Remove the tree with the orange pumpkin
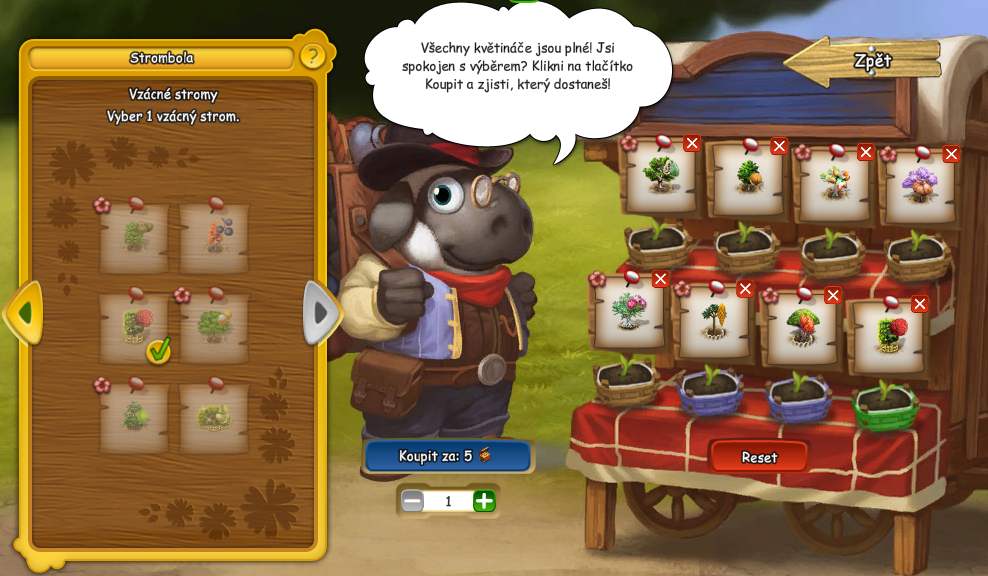Screen dimensions: 988x576 click(779, 146)
